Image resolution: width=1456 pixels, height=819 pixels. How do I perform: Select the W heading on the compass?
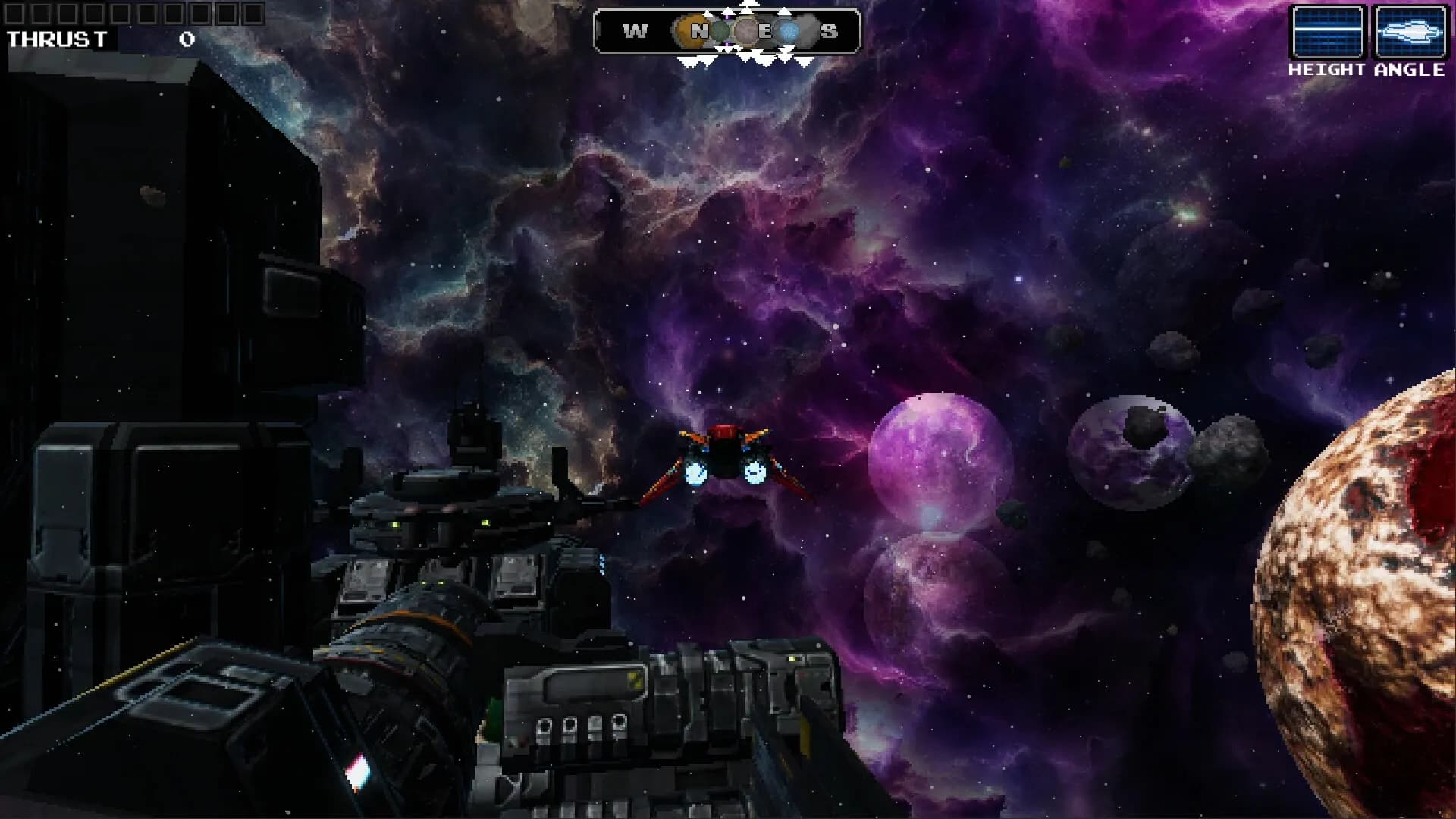point(635,30)
